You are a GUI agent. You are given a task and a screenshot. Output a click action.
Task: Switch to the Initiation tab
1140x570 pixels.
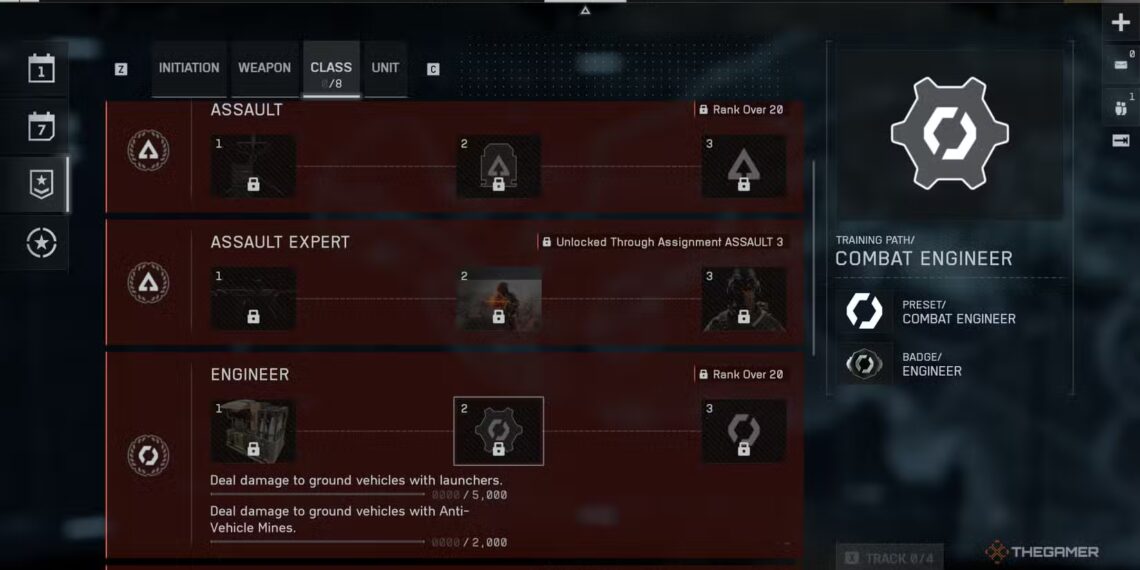coord(188,68)
